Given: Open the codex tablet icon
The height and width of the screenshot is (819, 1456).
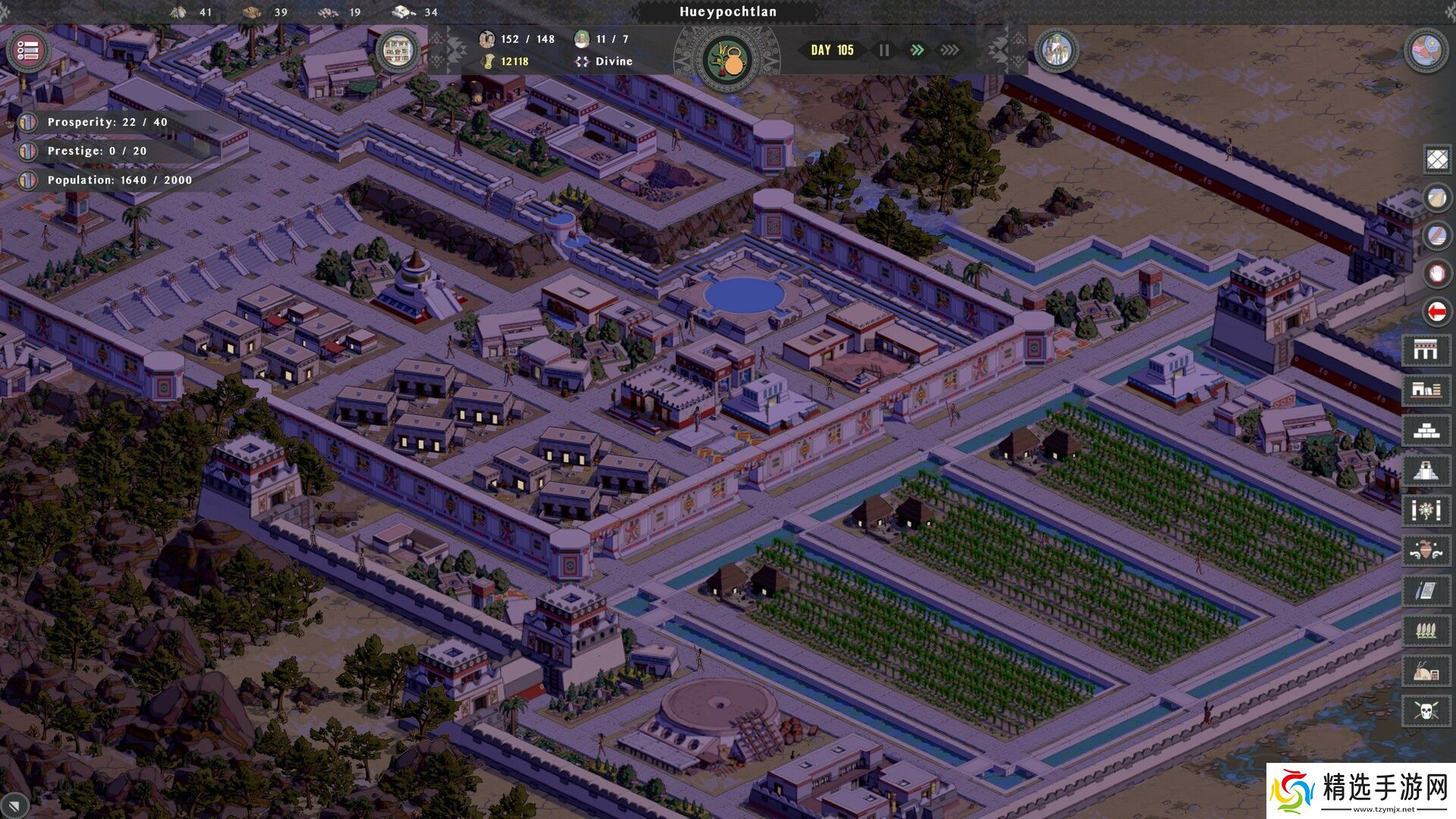Looking at the screenshot, I should point(397,51).
